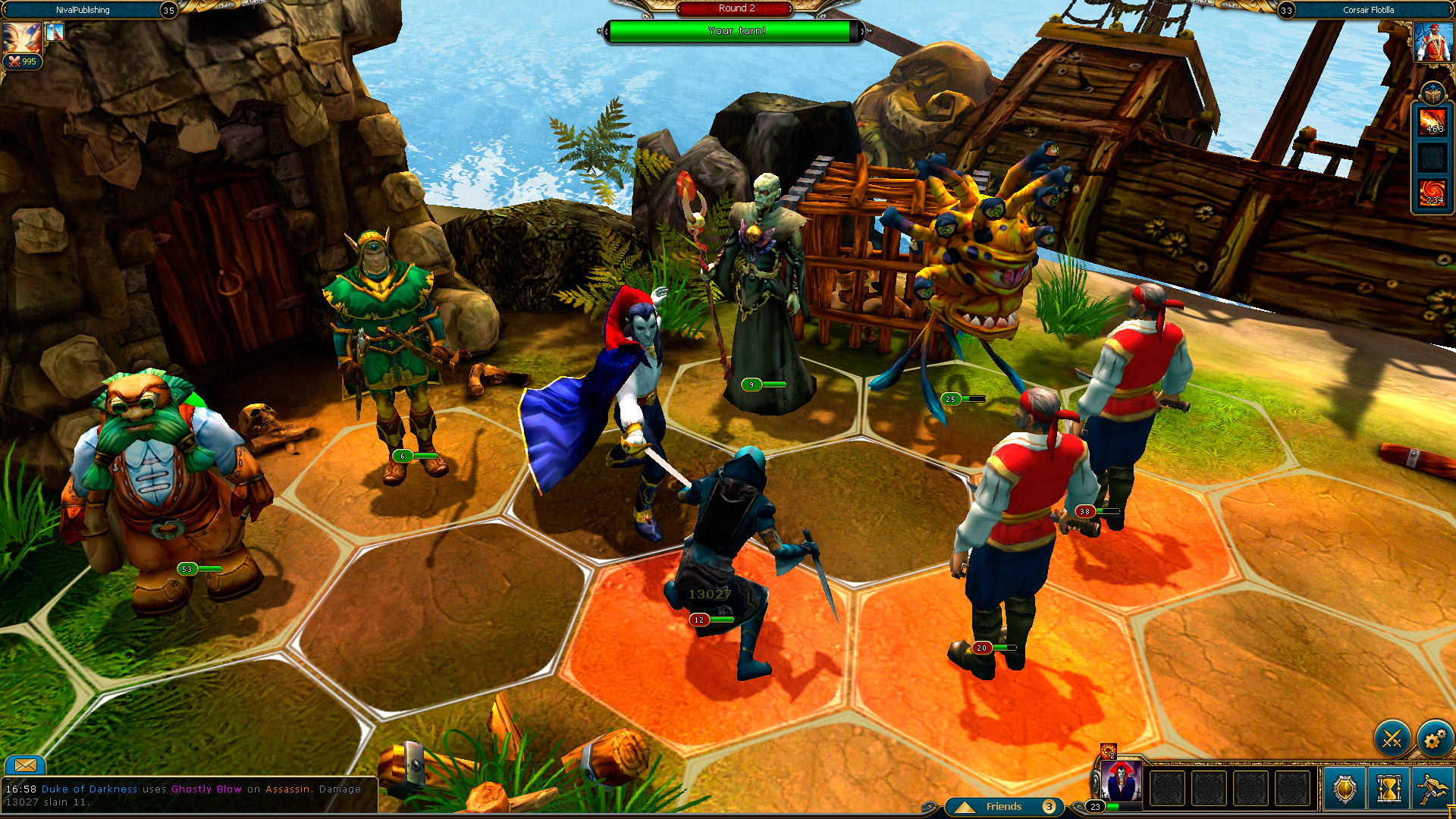The image size is (1456, 819).
Task: Select the running man retreat icon
Action: tap(1432, 789)
